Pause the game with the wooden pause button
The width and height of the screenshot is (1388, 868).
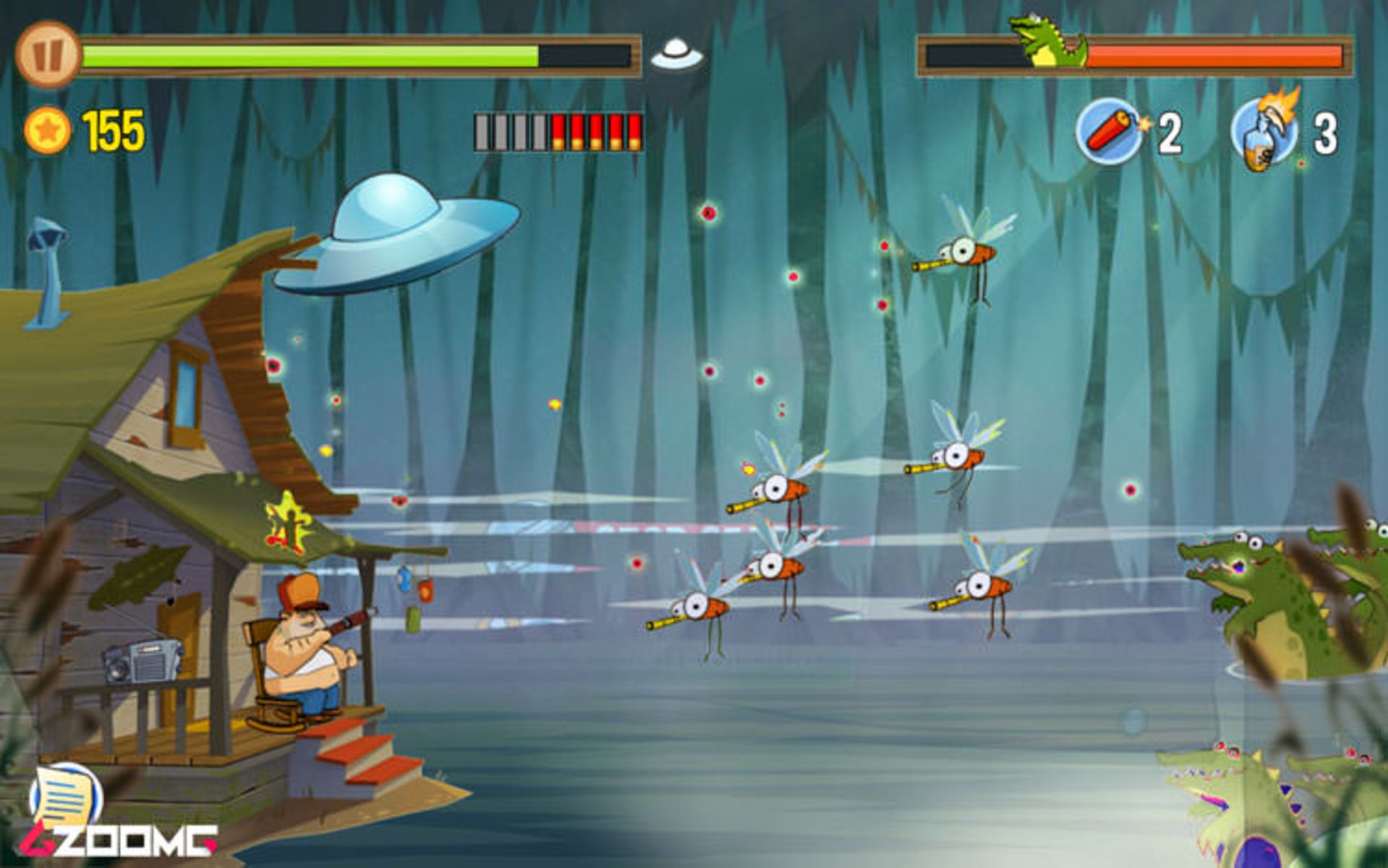(48, 54)
